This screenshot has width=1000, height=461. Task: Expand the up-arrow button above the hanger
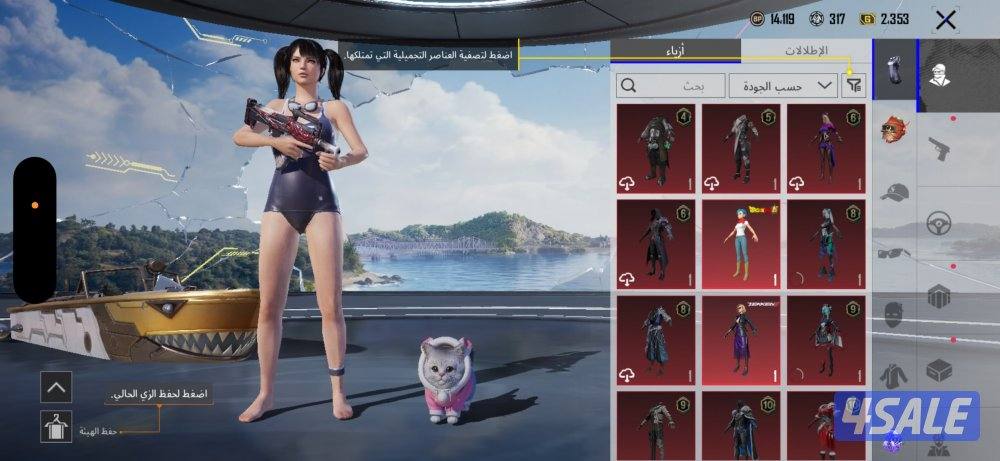coord(56,386)
